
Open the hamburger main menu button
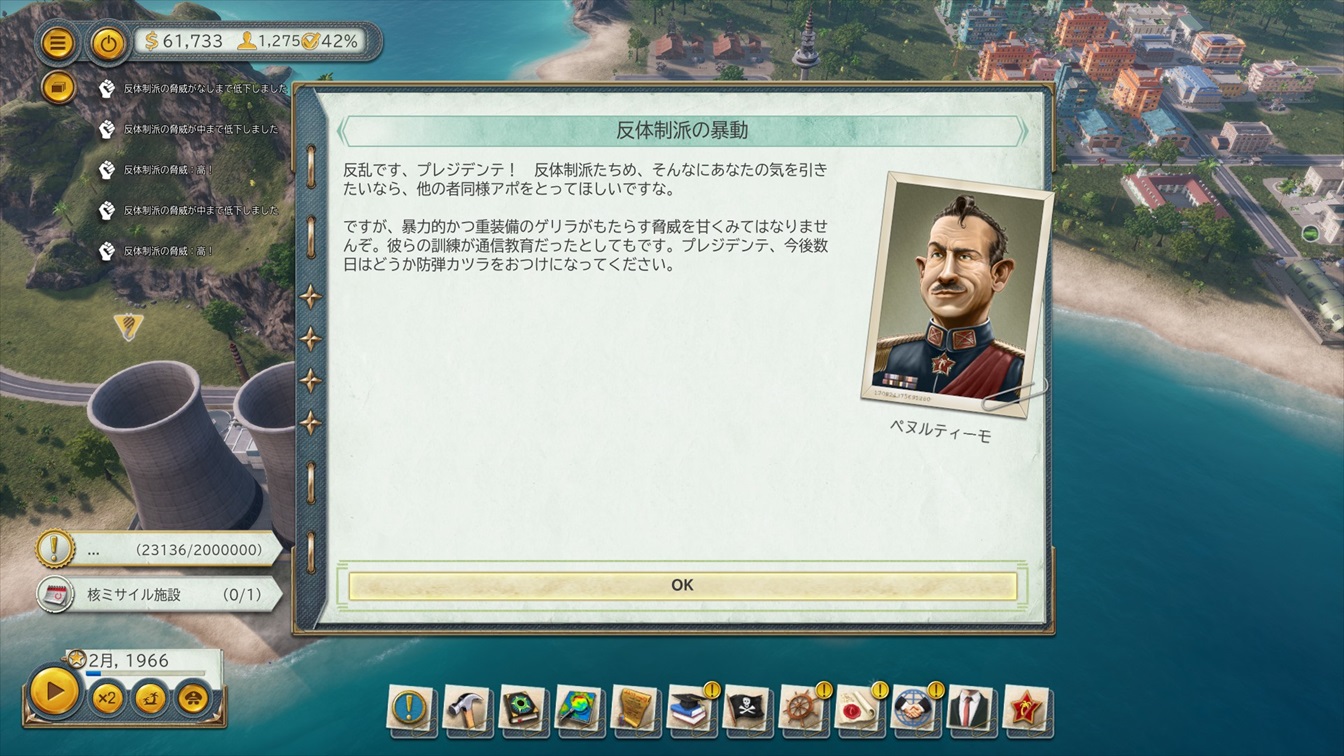point(59,43)
